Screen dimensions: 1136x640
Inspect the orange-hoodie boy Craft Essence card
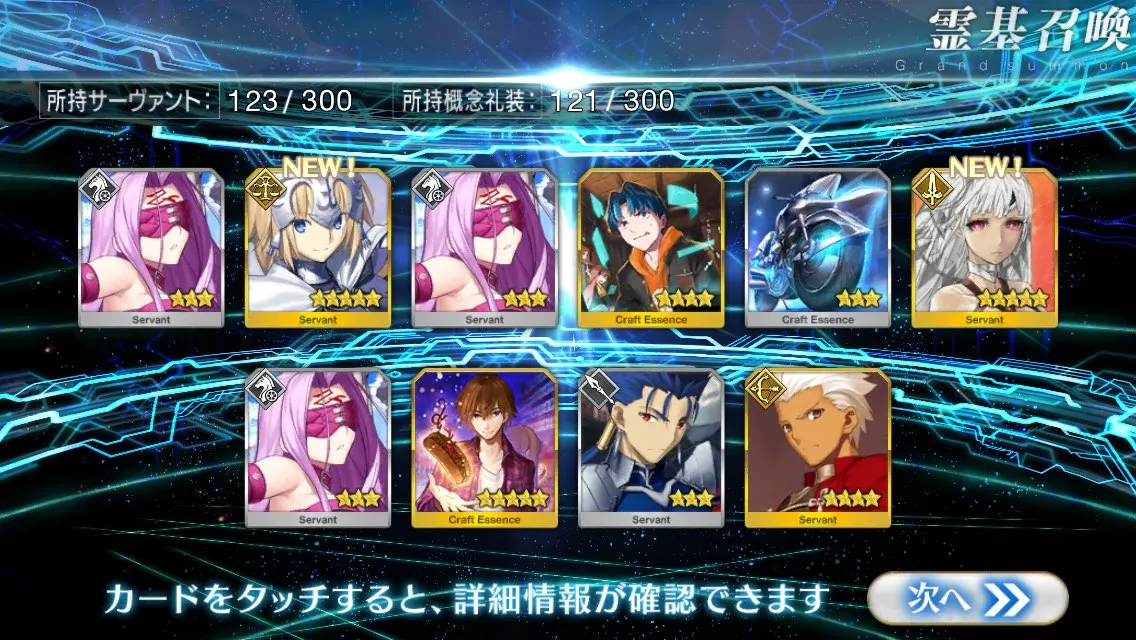(650, 248)
